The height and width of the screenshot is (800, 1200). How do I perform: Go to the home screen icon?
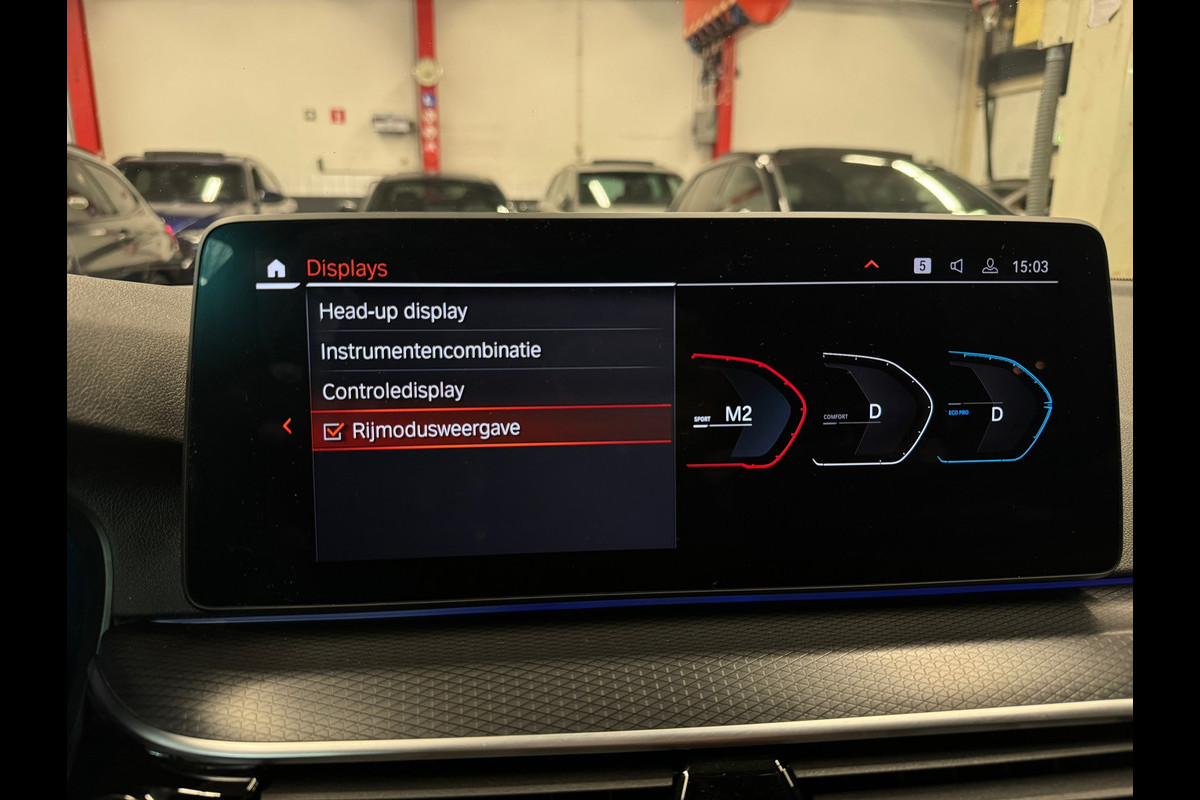pos(276,268)
